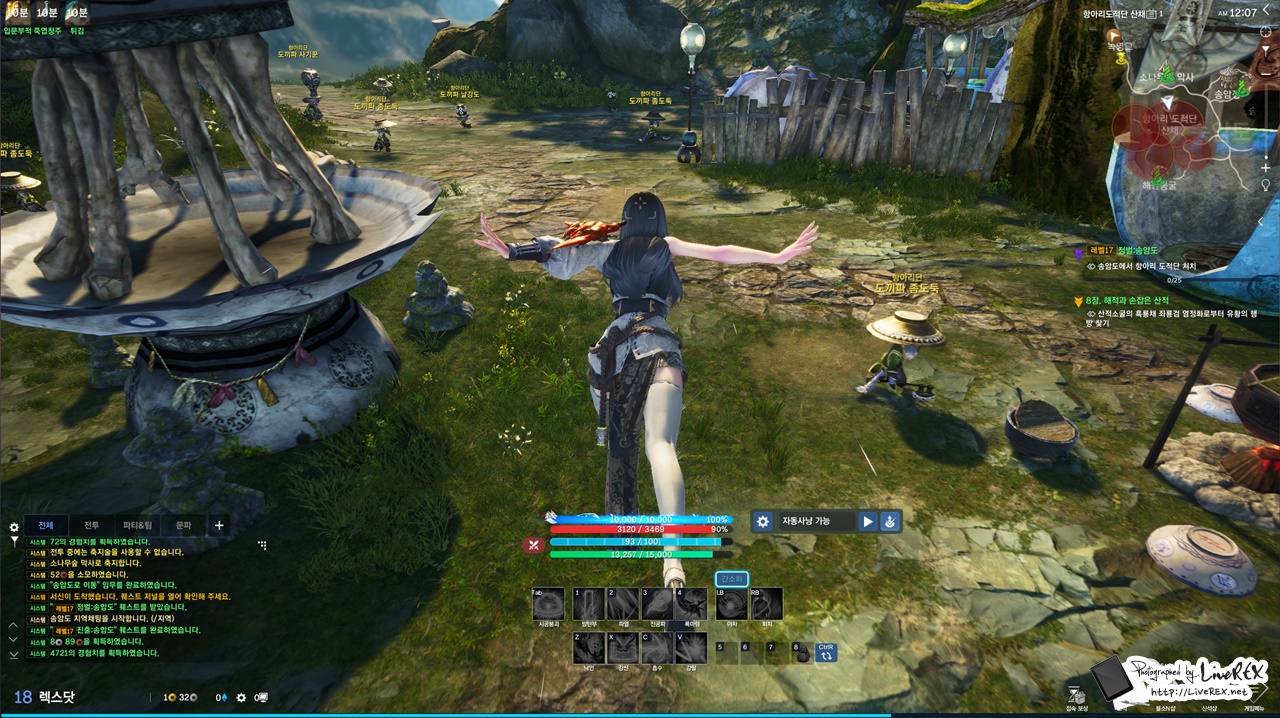
Task: Activate the 진공파 skill in slot 3
Action: click(x=657, y=604)
